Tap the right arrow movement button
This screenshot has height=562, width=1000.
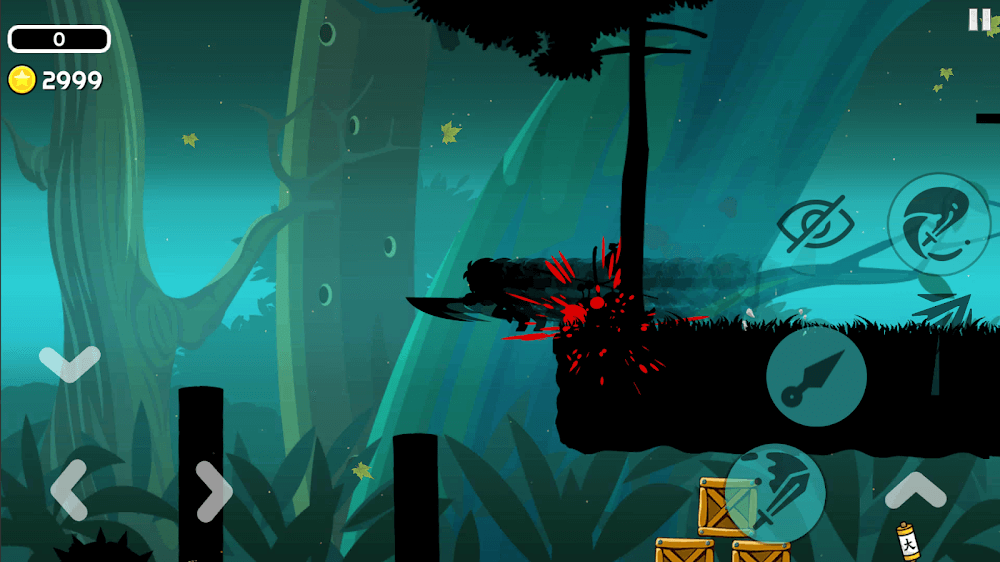click(213, 491)
